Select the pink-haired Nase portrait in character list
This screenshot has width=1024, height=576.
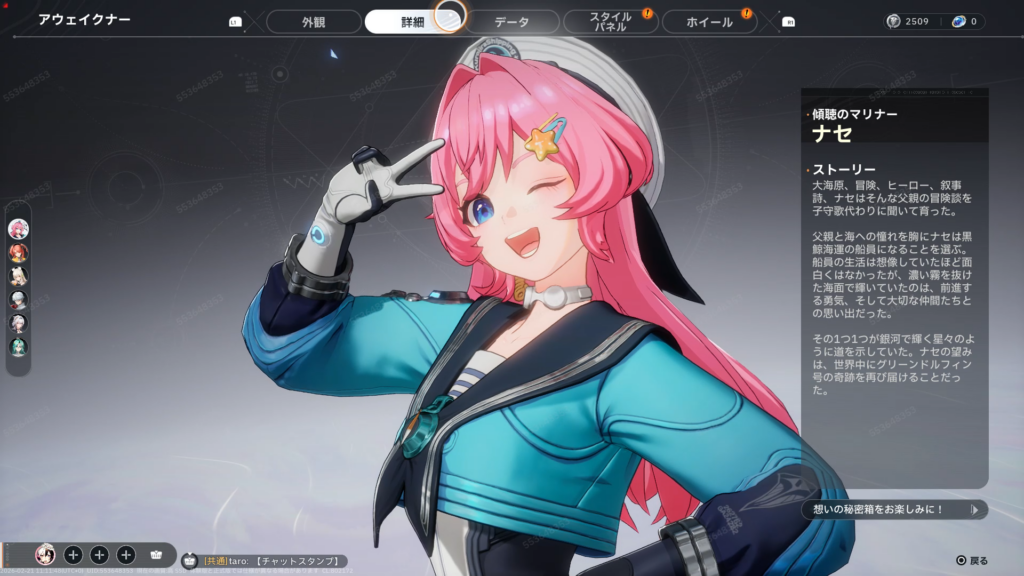(x=18, y=229)
